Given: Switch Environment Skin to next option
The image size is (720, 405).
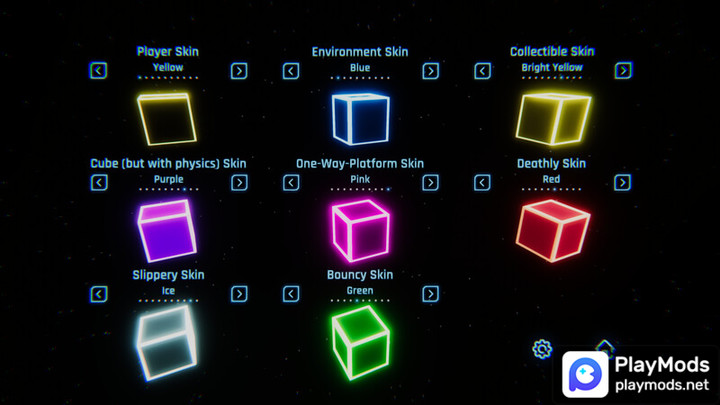Looking at the screenshot, I should [x=430, y=71].
